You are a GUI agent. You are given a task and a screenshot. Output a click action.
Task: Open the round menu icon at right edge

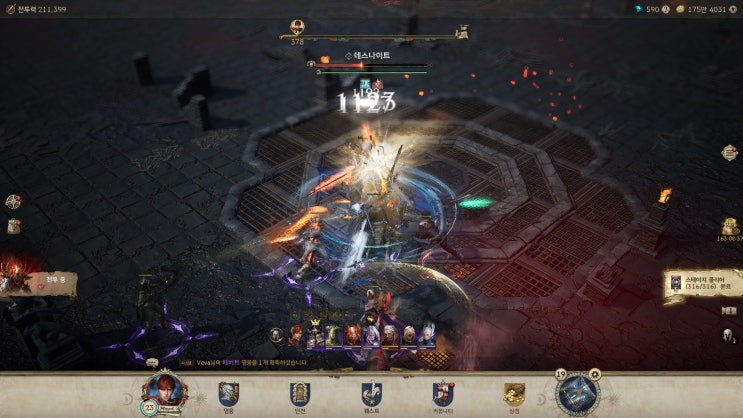tap(730, 153)
